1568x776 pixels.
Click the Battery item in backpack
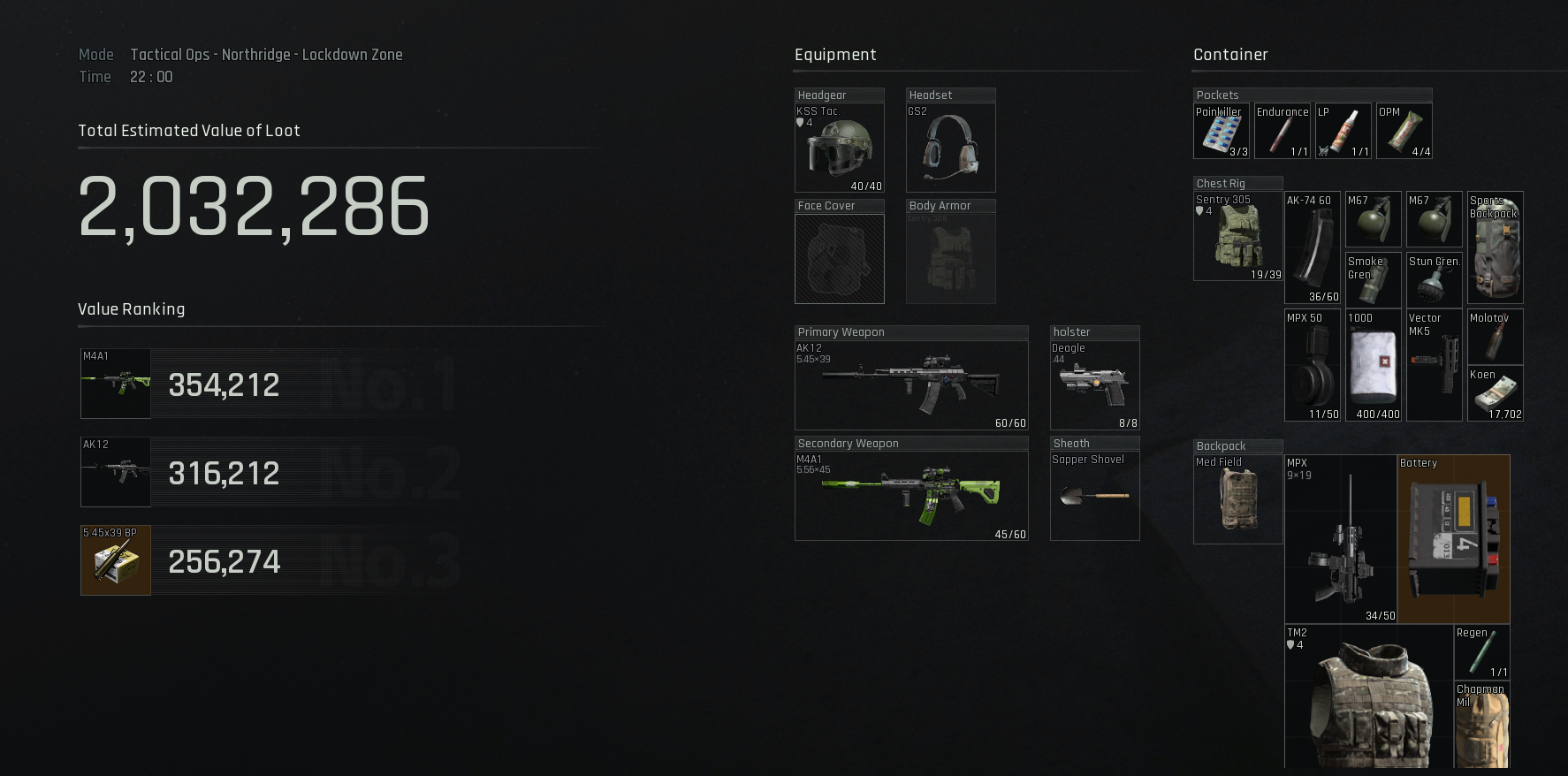click(1453, 539)
